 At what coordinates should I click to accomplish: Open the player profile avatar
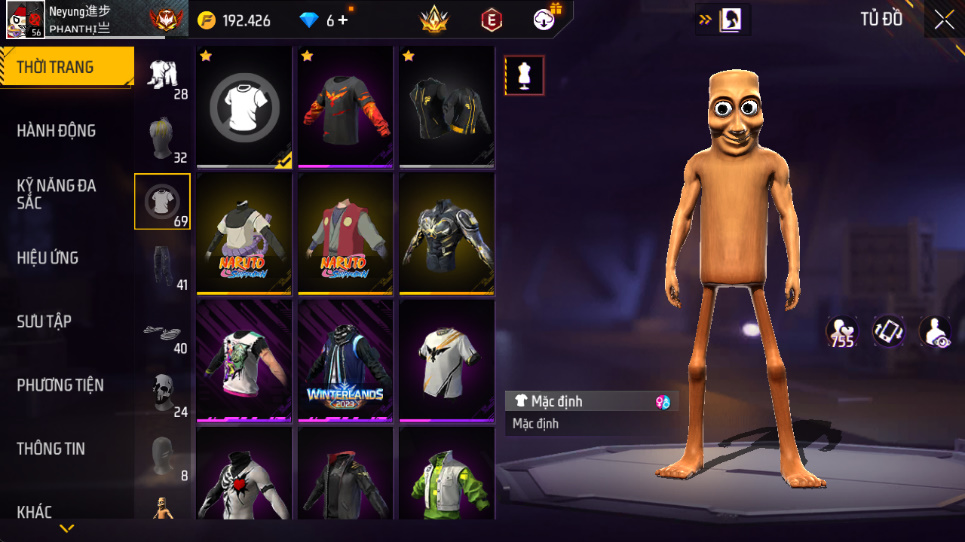pos(22,20)
